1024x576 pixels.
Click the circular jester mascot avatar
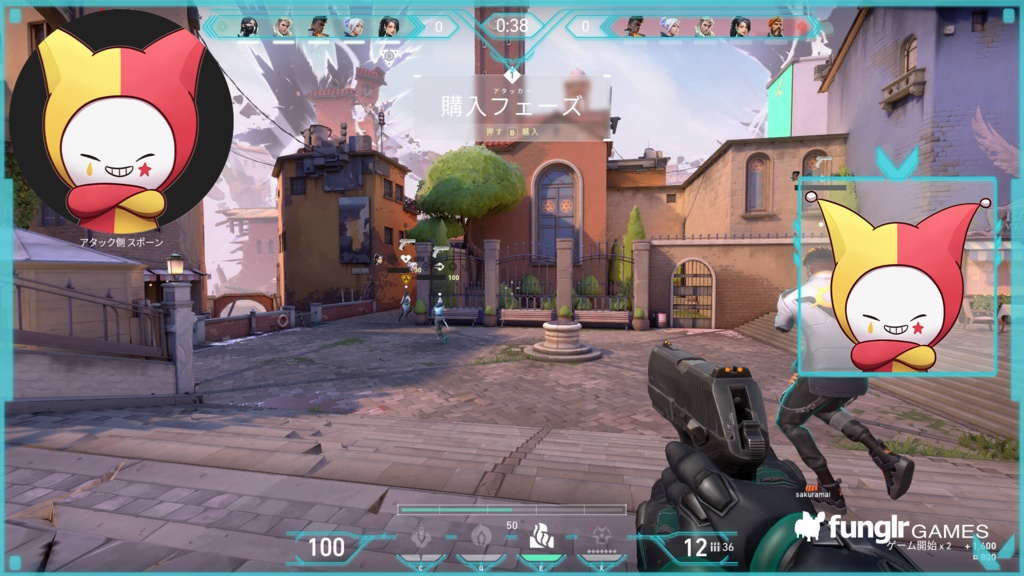(x=121, y=122)
